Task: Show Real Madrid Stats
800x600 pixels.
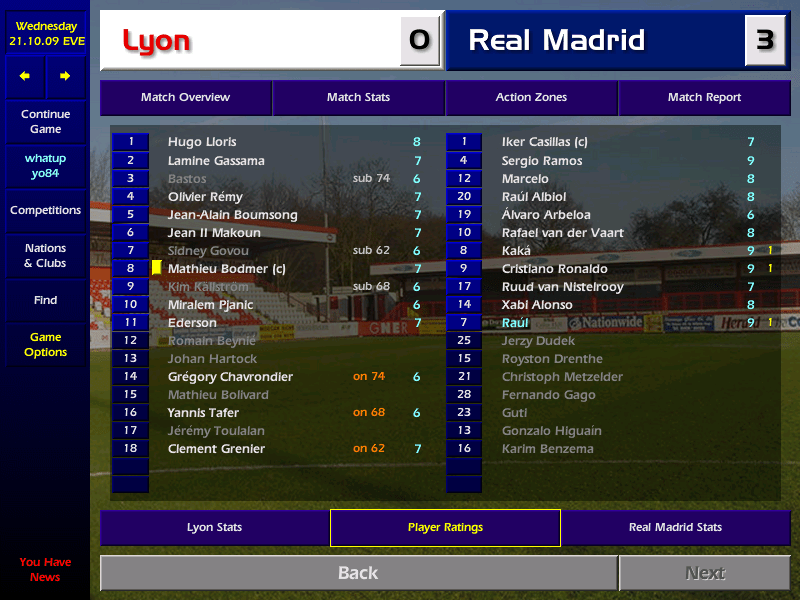Action: [x=675, y=527]
